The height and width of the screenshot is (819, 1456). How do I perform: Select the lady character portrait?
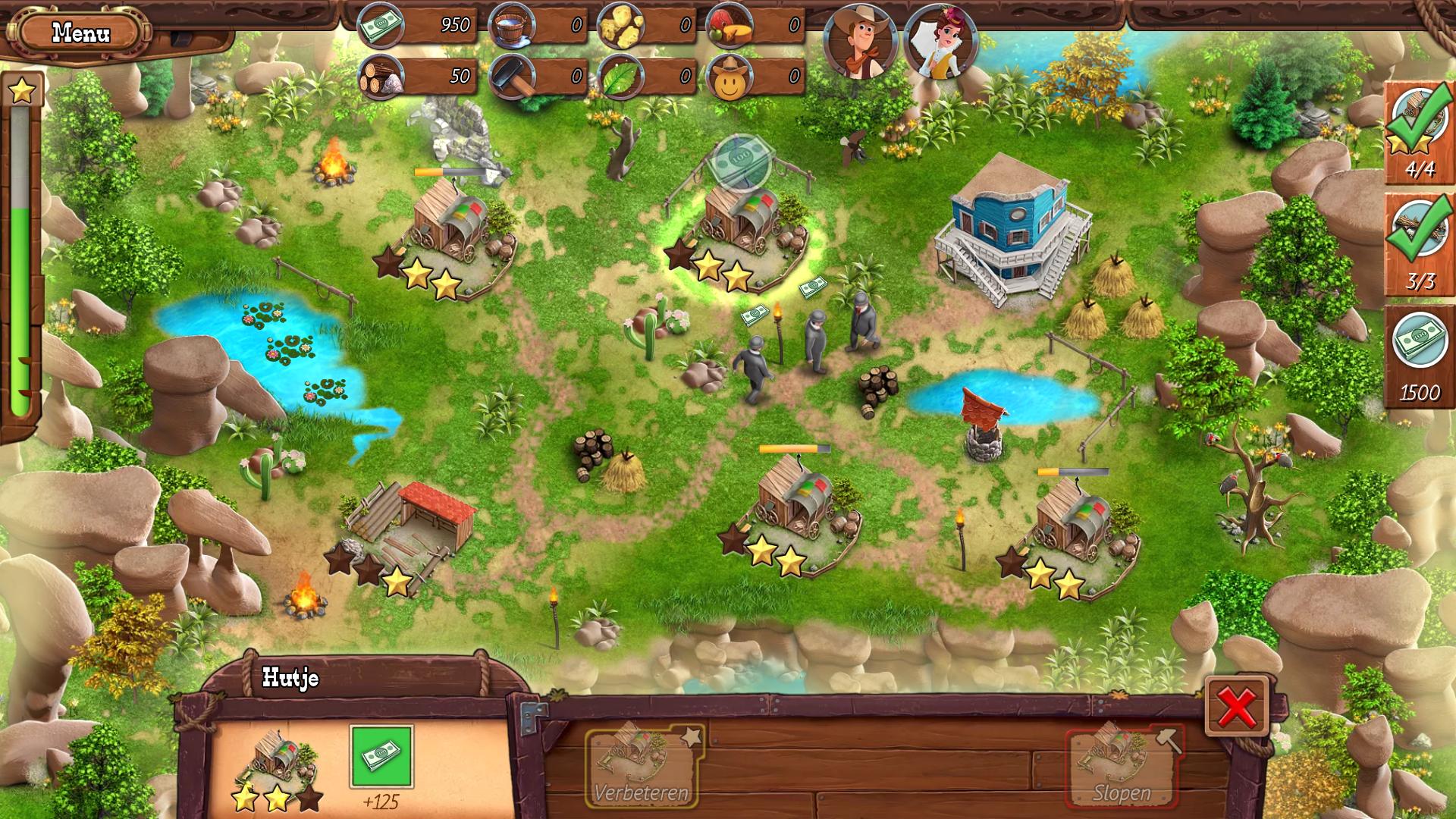click(x=940, y=43)
